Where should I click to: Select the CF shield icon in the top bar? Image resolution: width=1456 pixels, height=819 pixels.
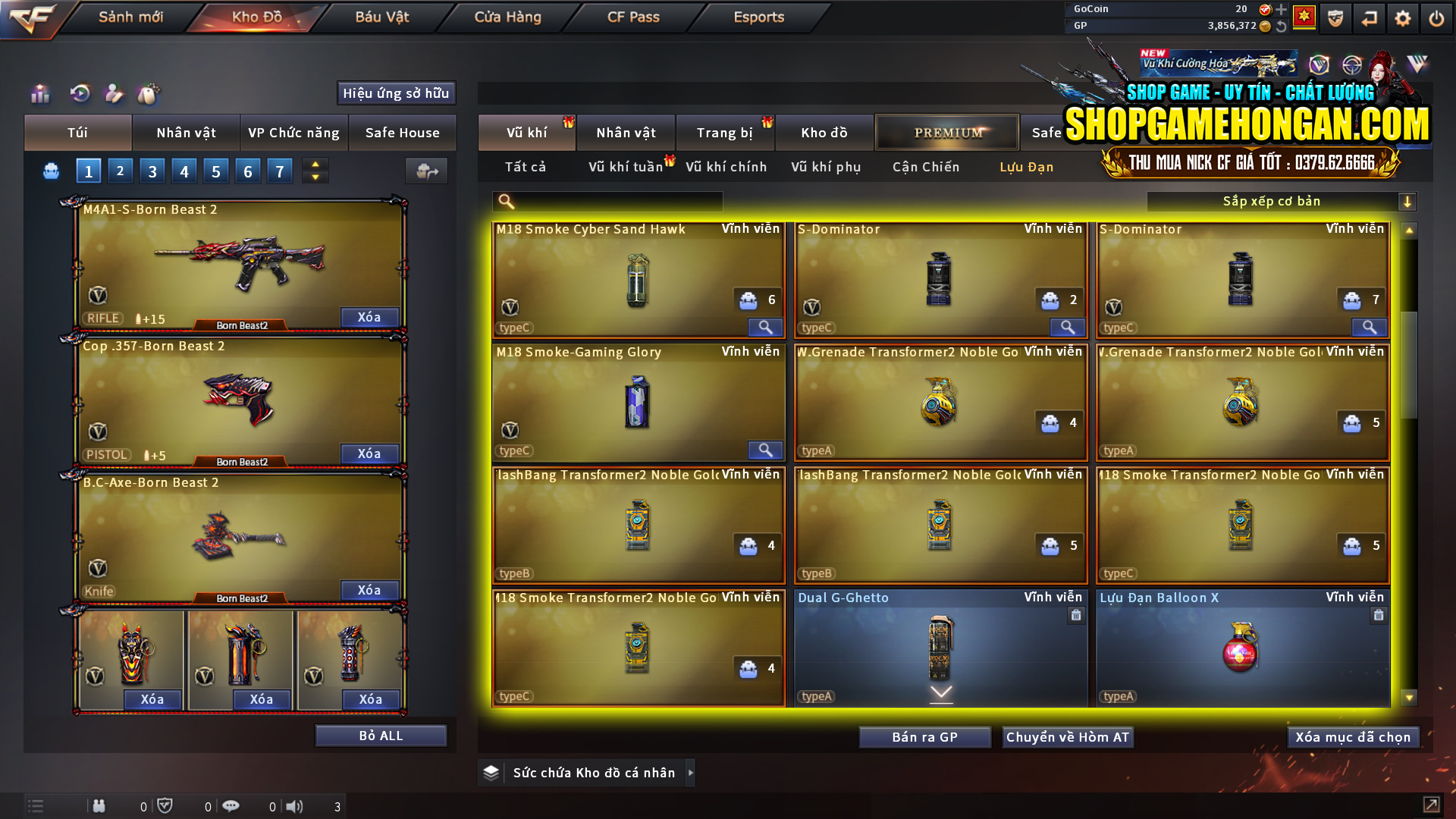[1335, 18]
